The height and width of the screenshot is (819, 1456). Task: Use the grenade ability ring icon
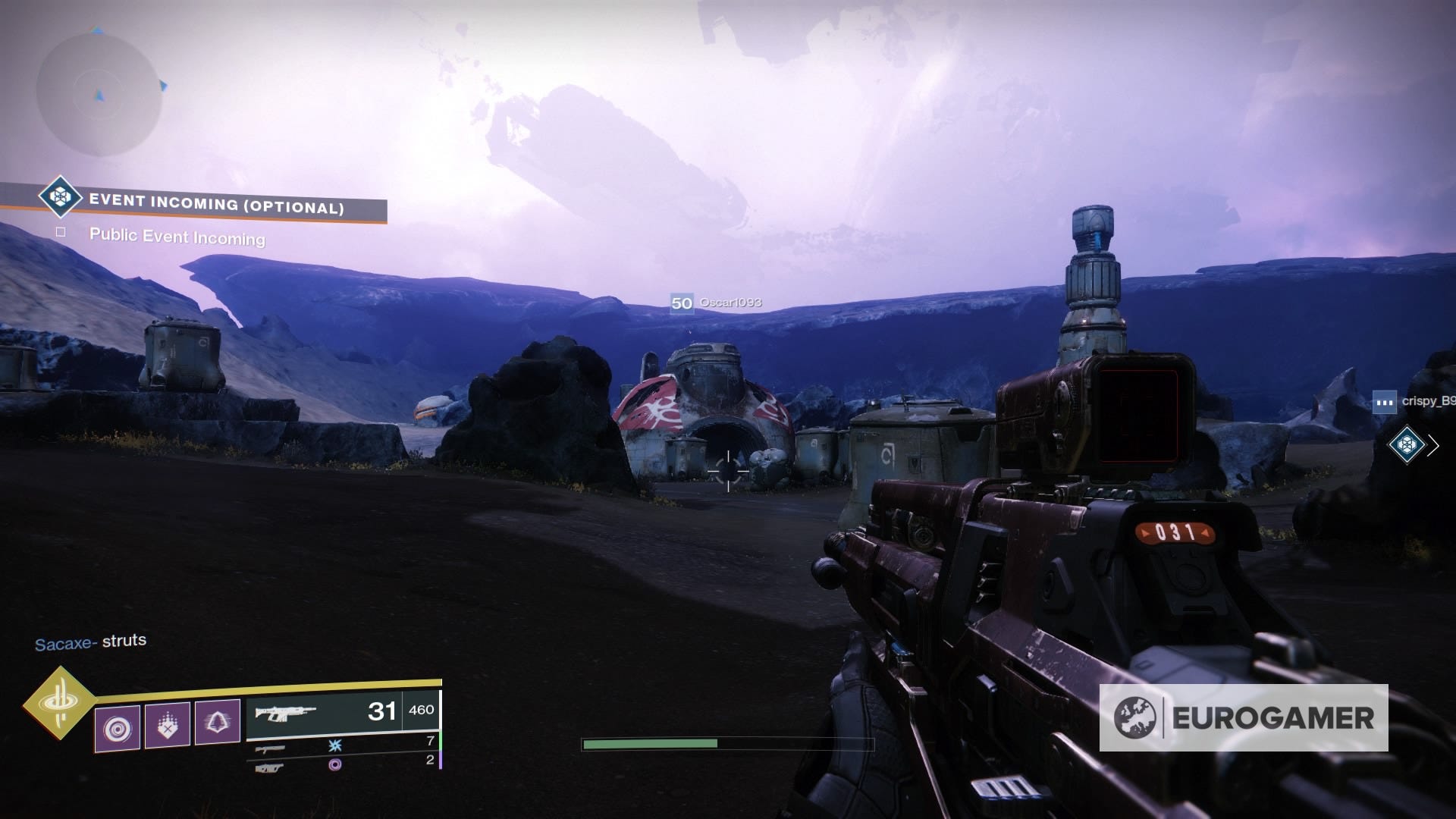pyautogui.click(x=118, y=728)
